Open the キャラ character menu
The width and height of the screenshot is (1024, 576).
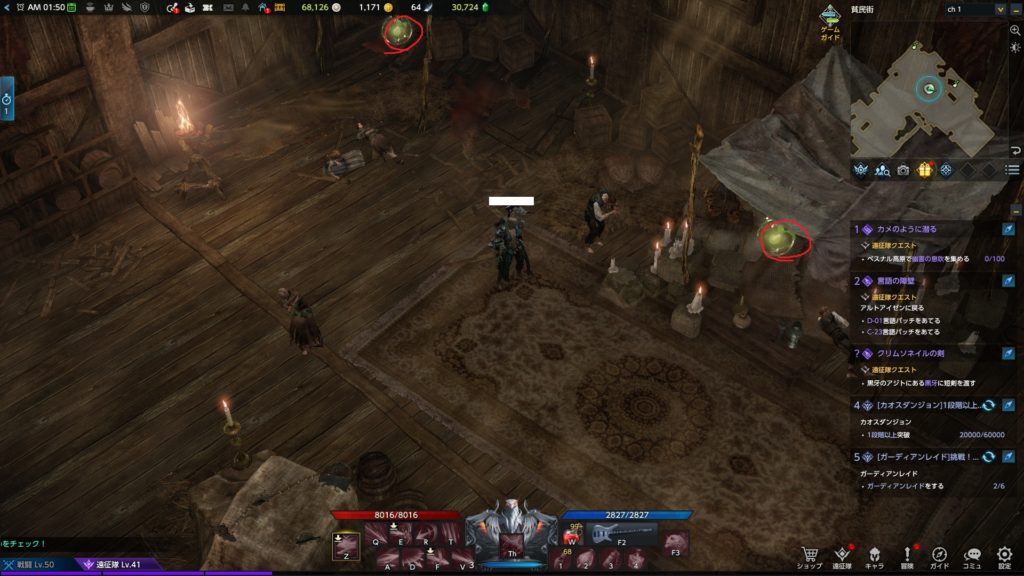tap(874, 555)
